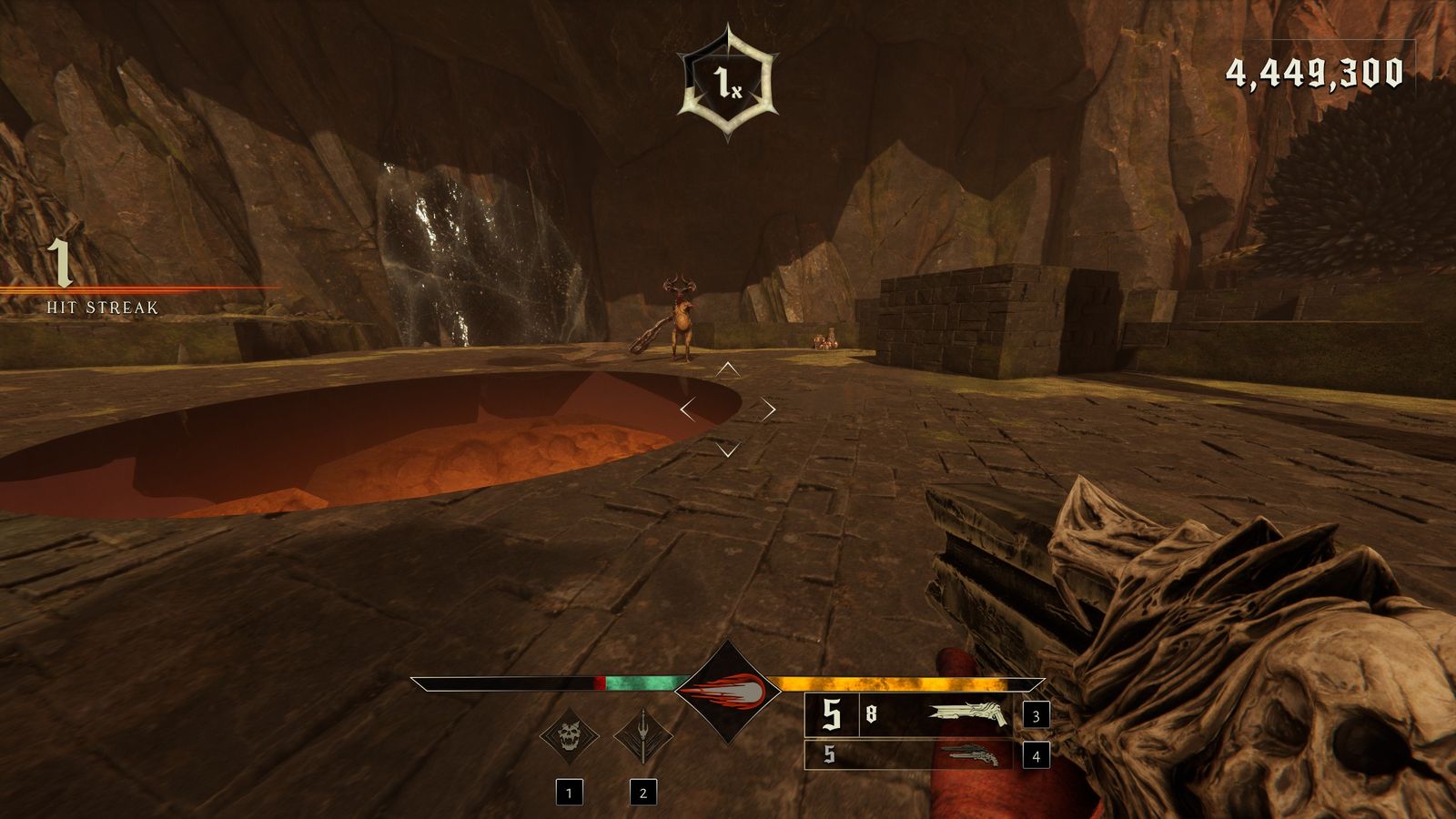
Task: Select the skull weapon icon
Action: click(569, 735)
